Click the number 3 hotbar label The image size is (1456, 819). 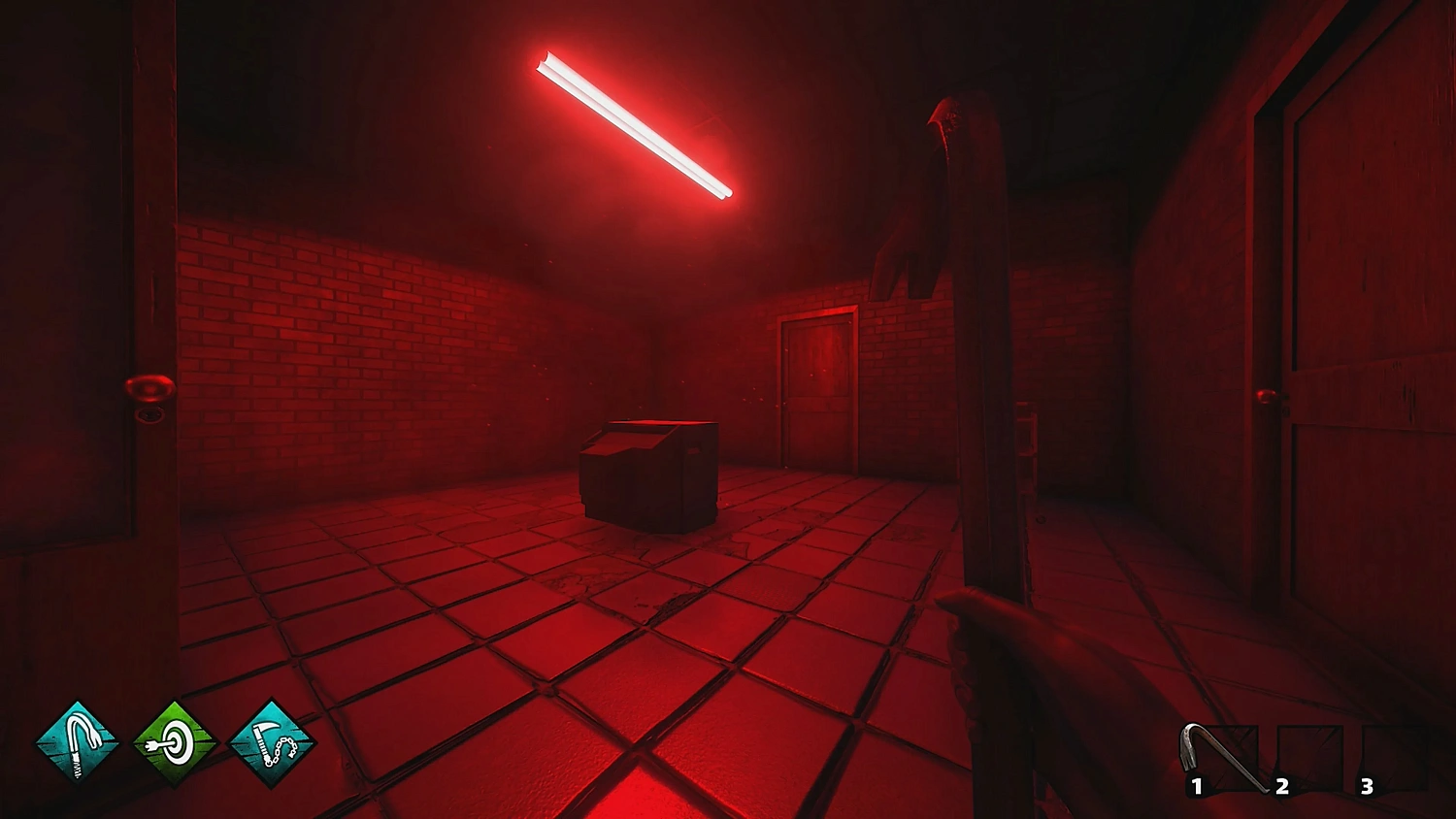1367,784
